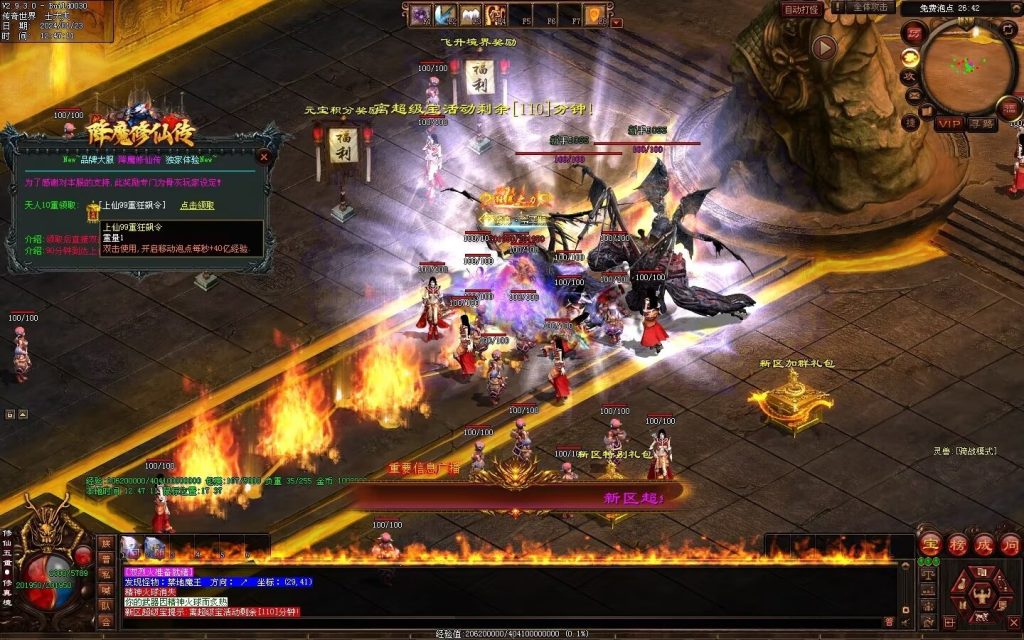Use the first quick-bar item slot
The width and height of the screenshot is (1024, 640).
pos(133,546)
